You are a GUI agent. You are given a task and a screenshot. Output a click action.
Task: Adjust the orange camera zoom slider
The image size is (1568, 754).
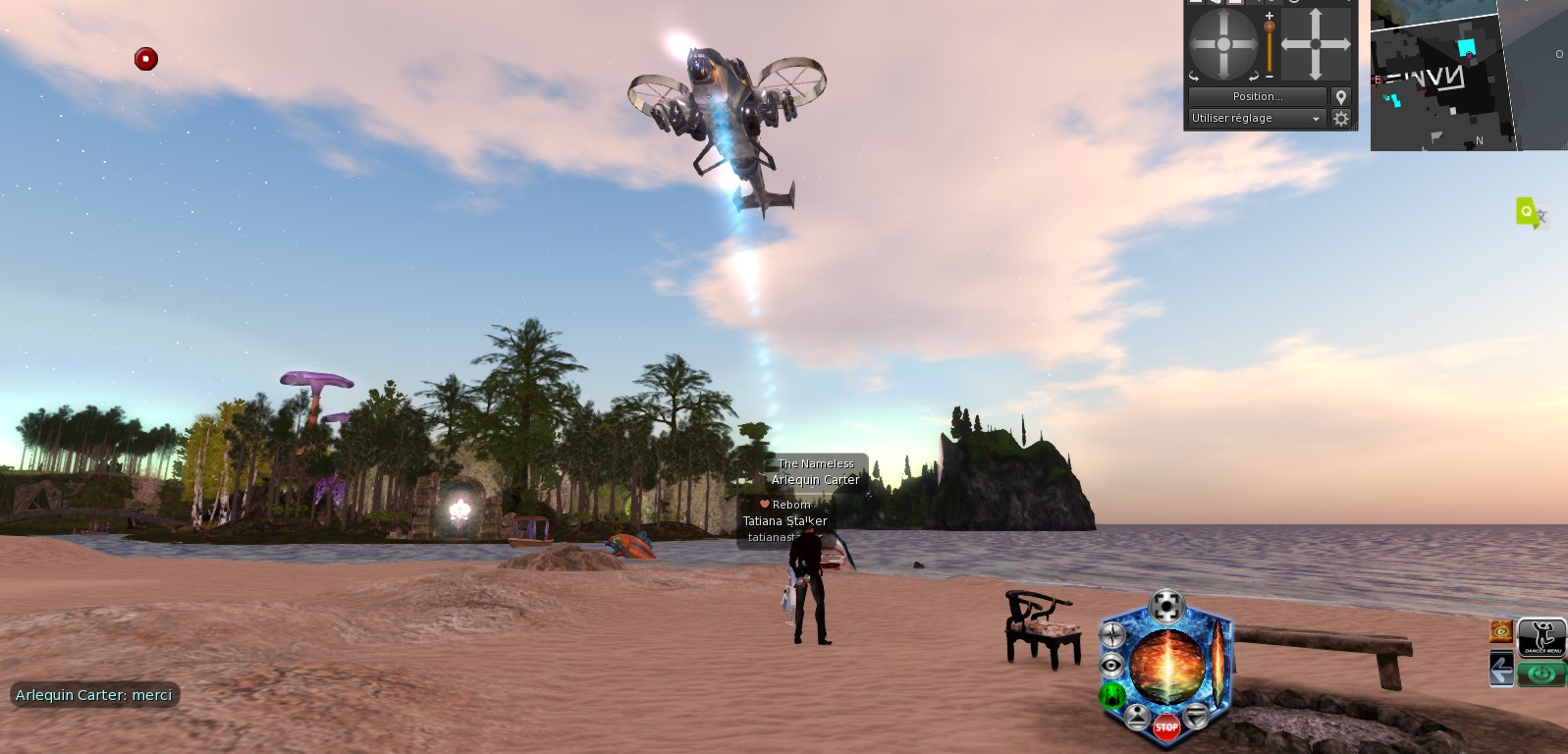(1270, 44)
